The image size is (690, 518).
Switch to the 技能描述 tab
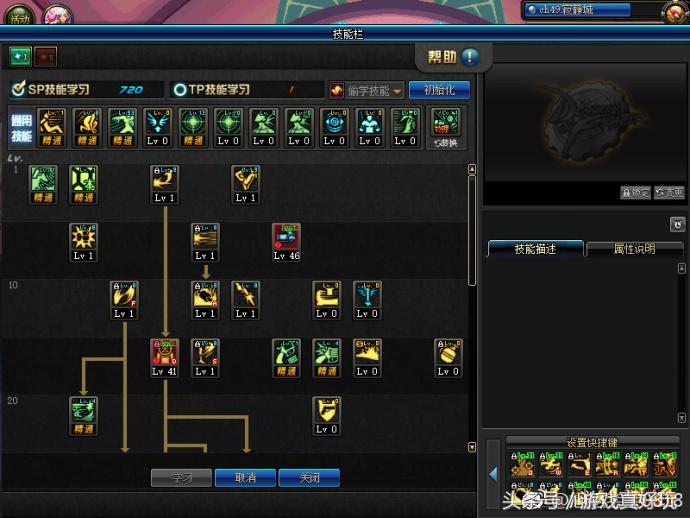coord(534,248)
